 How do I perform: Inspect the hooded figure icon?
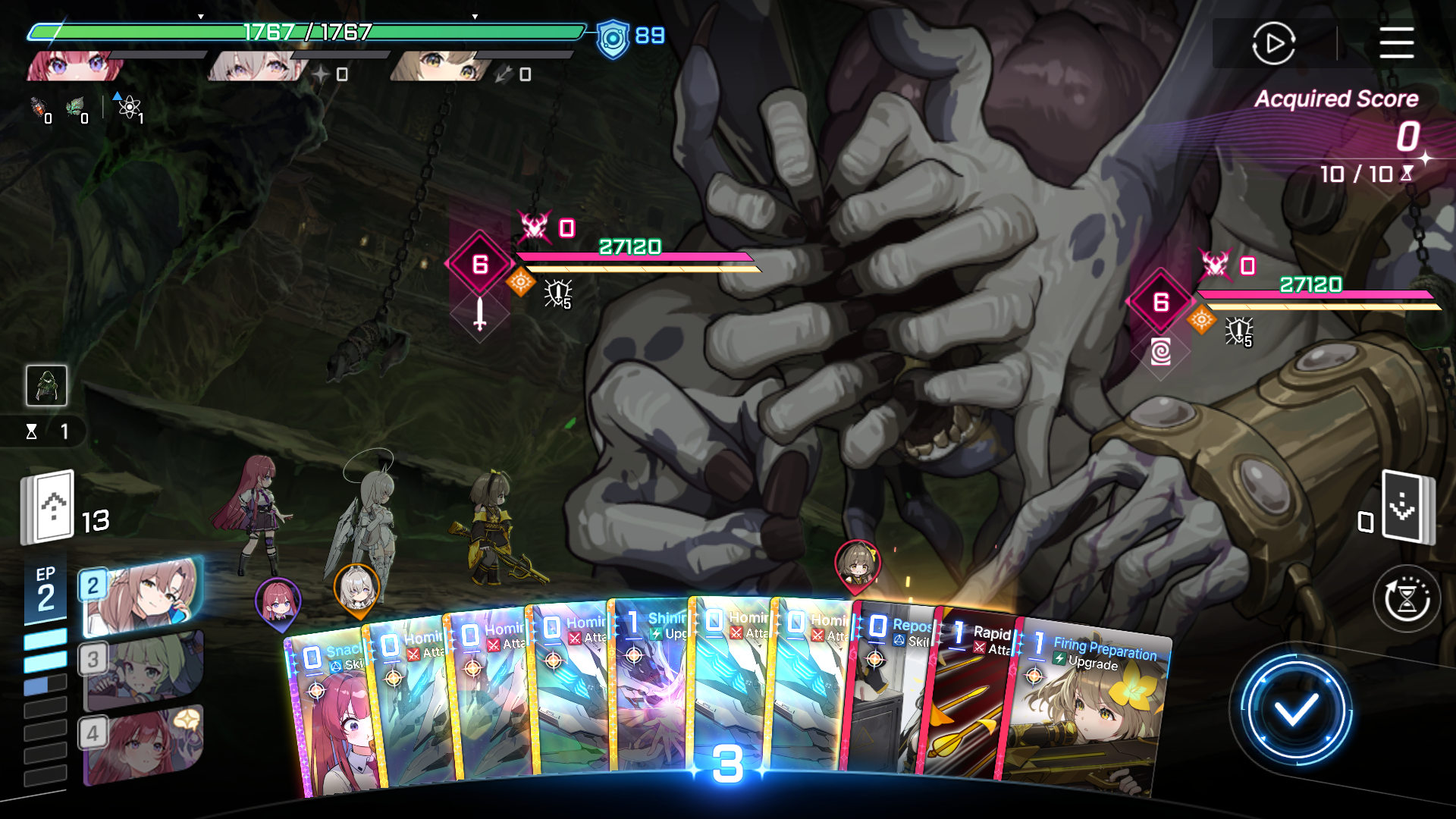[x=46, y=385]
